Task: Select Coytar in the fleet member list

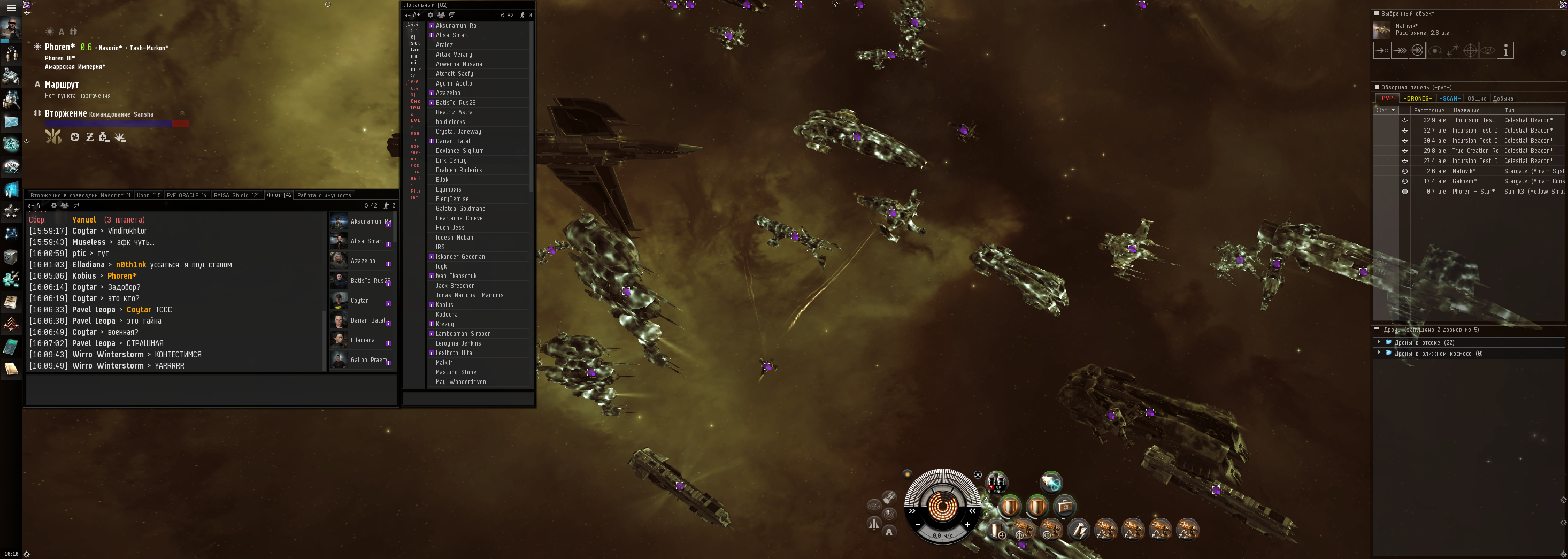Action: [x=359, y=301]
